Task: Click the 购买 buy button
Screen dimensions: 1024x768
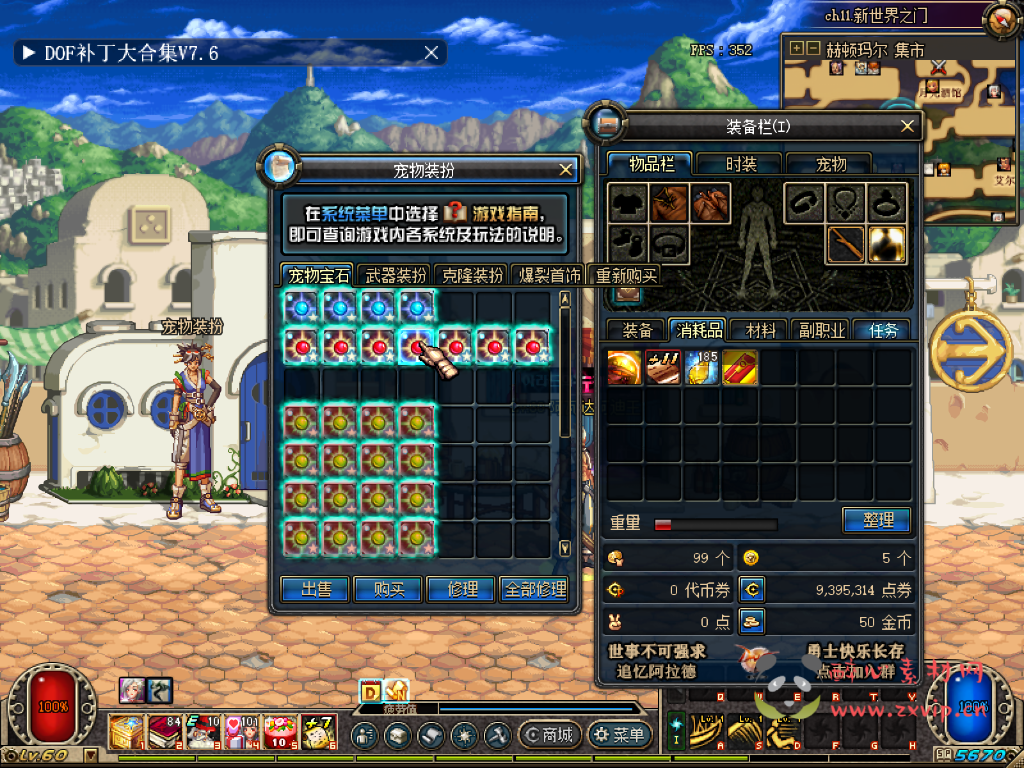Action: click(389, 590)
